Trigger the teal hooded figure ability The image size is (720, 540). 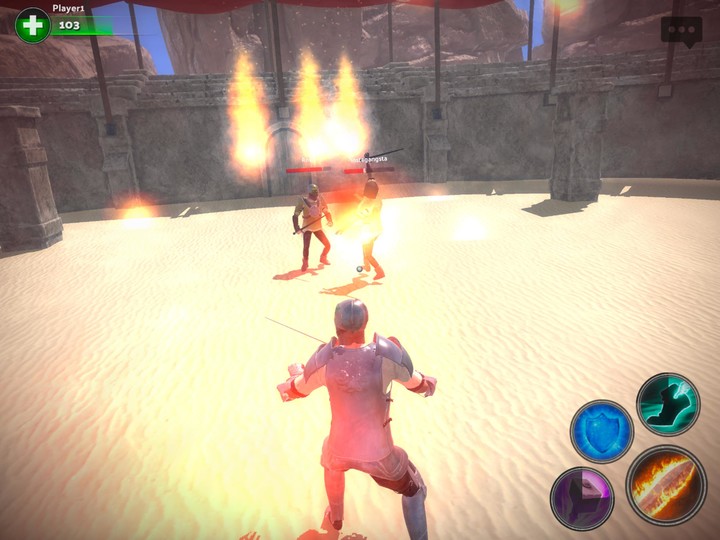[x=667, y=404]
